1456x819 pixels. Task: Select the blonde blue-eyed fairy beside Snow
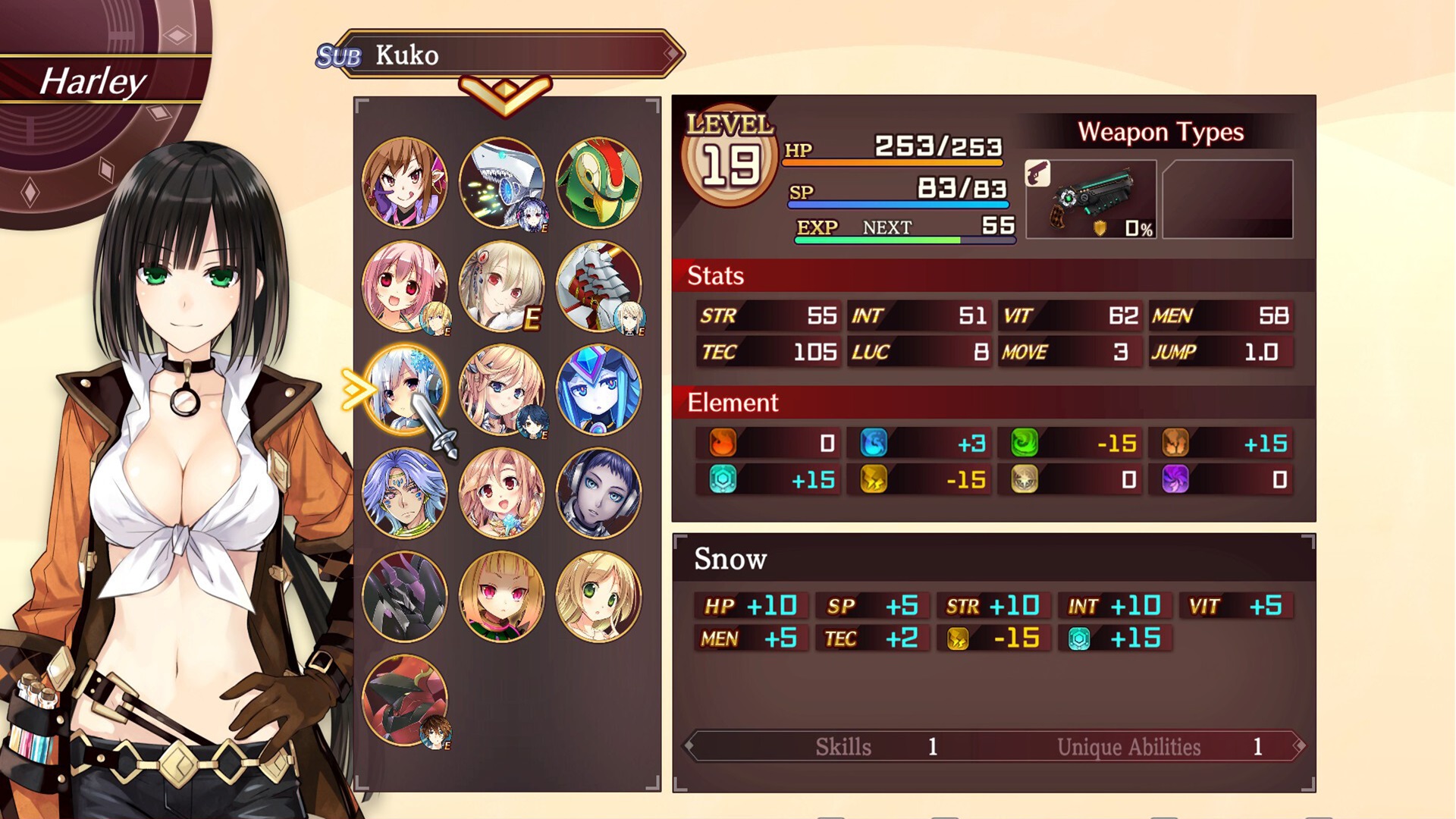pyautogui.click(x=501, y=390)
